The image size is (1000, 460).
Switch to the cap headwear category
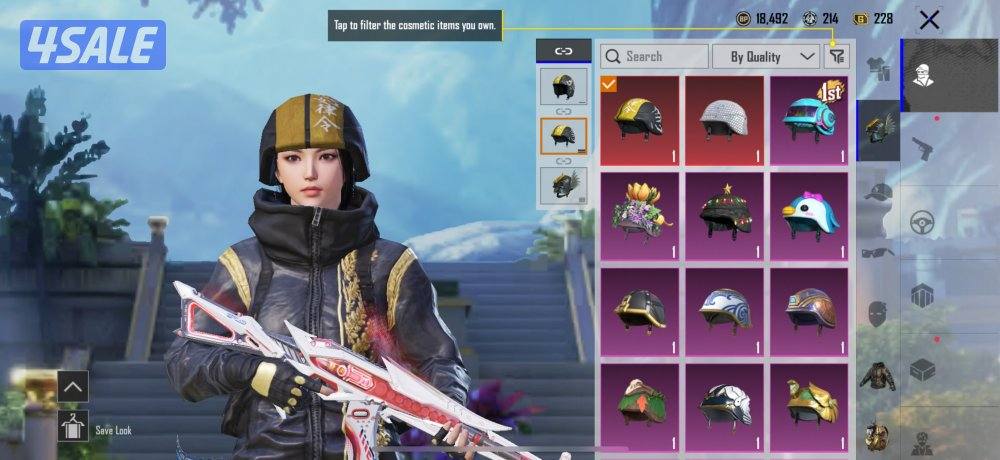(878, 191)
